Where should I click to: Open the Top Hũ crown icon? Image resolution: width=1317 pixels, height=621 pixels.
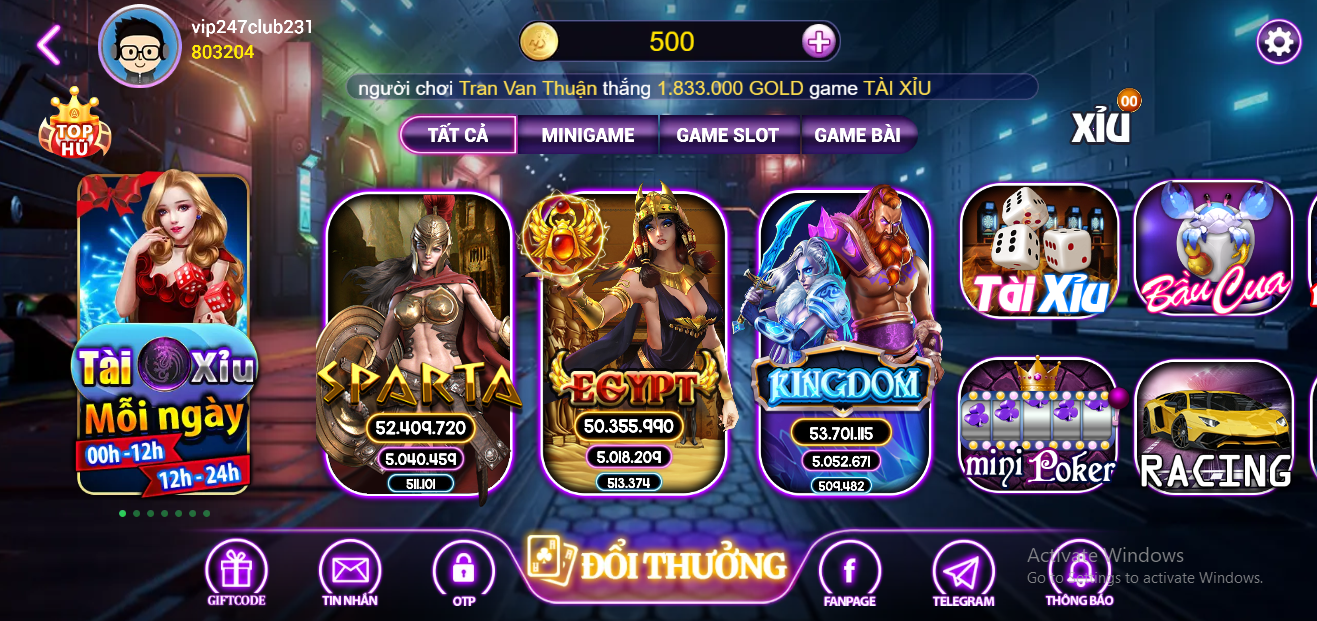[73, 126]
